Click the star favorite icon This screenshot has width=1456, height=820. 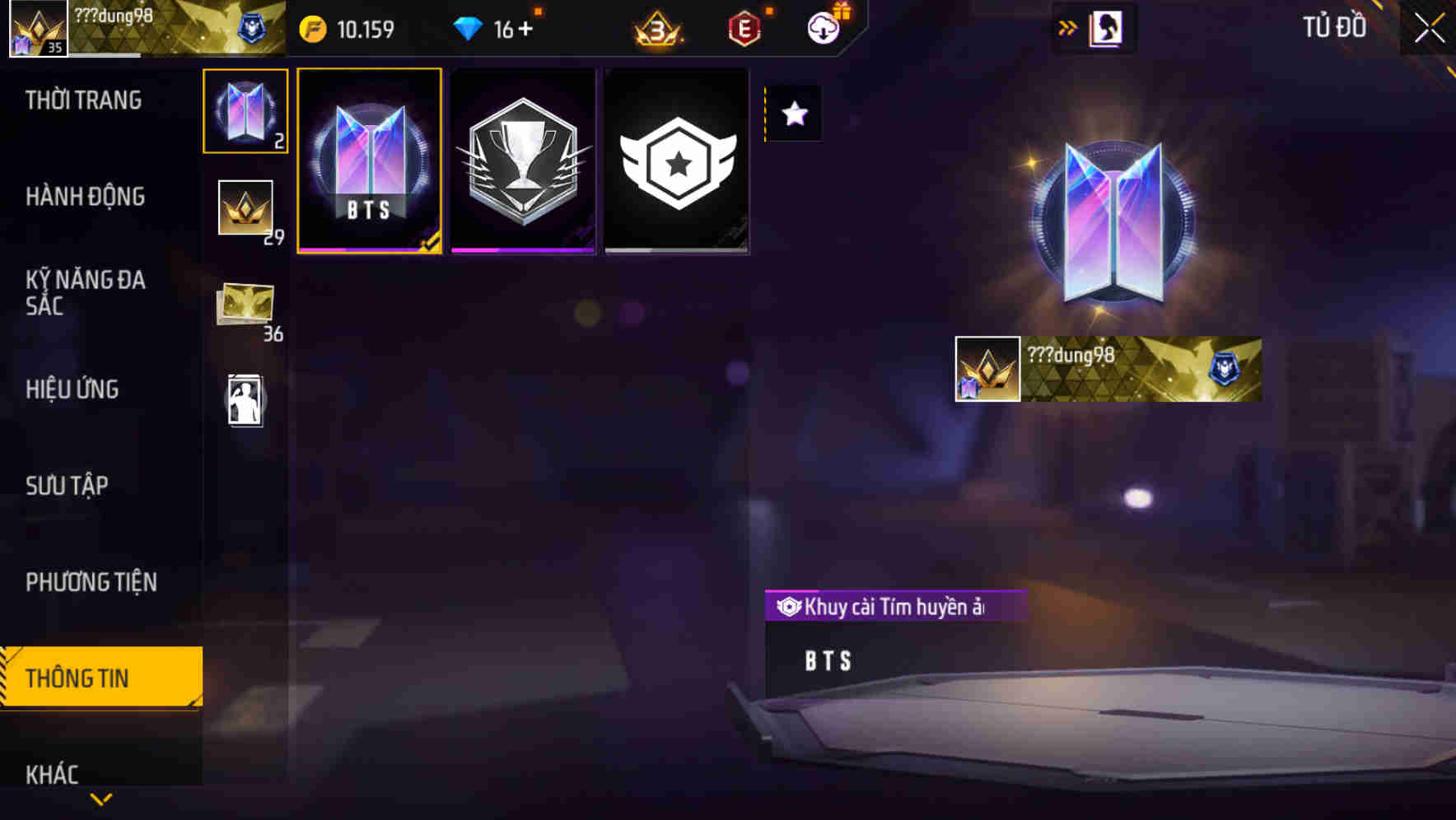(794, 114)
